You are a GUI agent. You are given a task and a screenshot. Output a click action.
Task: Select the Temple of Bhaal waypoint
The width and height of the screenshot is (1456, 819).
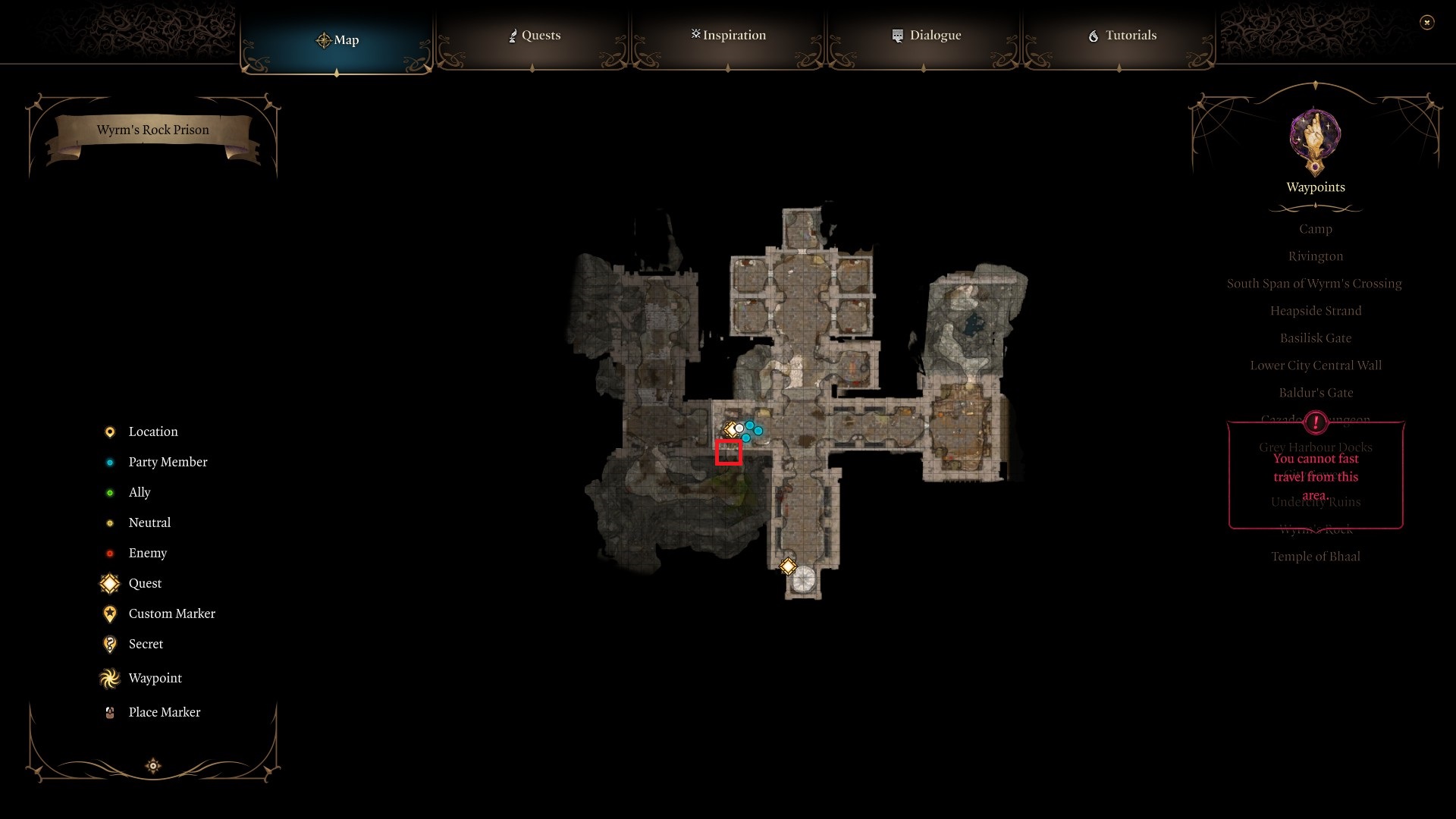(1316, 556)
